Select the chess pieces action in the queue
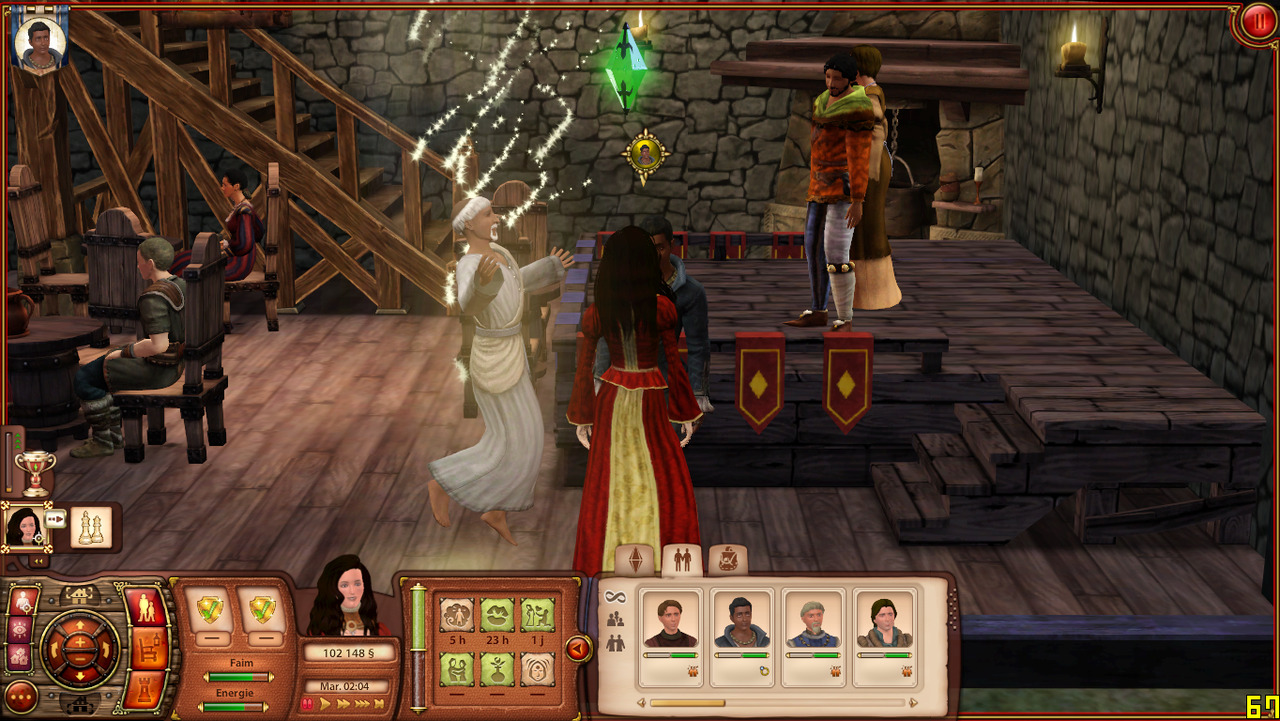The image size is (1280, 721). (x=91, y=527)
